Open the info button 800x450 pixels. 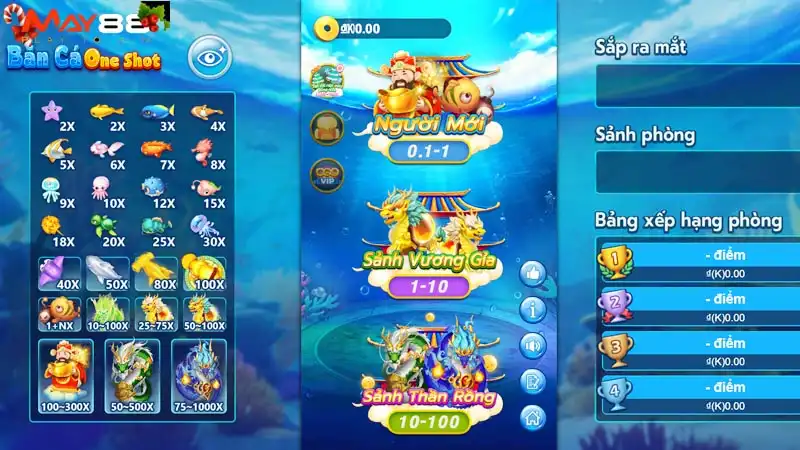[x=533, y=309]
